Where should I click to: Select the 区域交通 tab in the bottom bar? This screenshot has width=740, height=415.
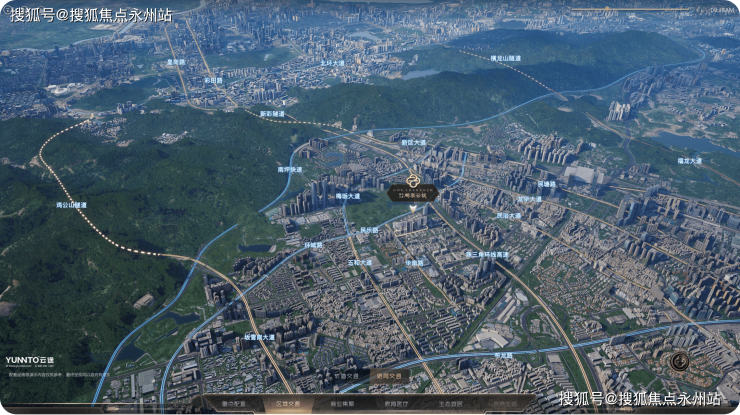tap(286, 403)
